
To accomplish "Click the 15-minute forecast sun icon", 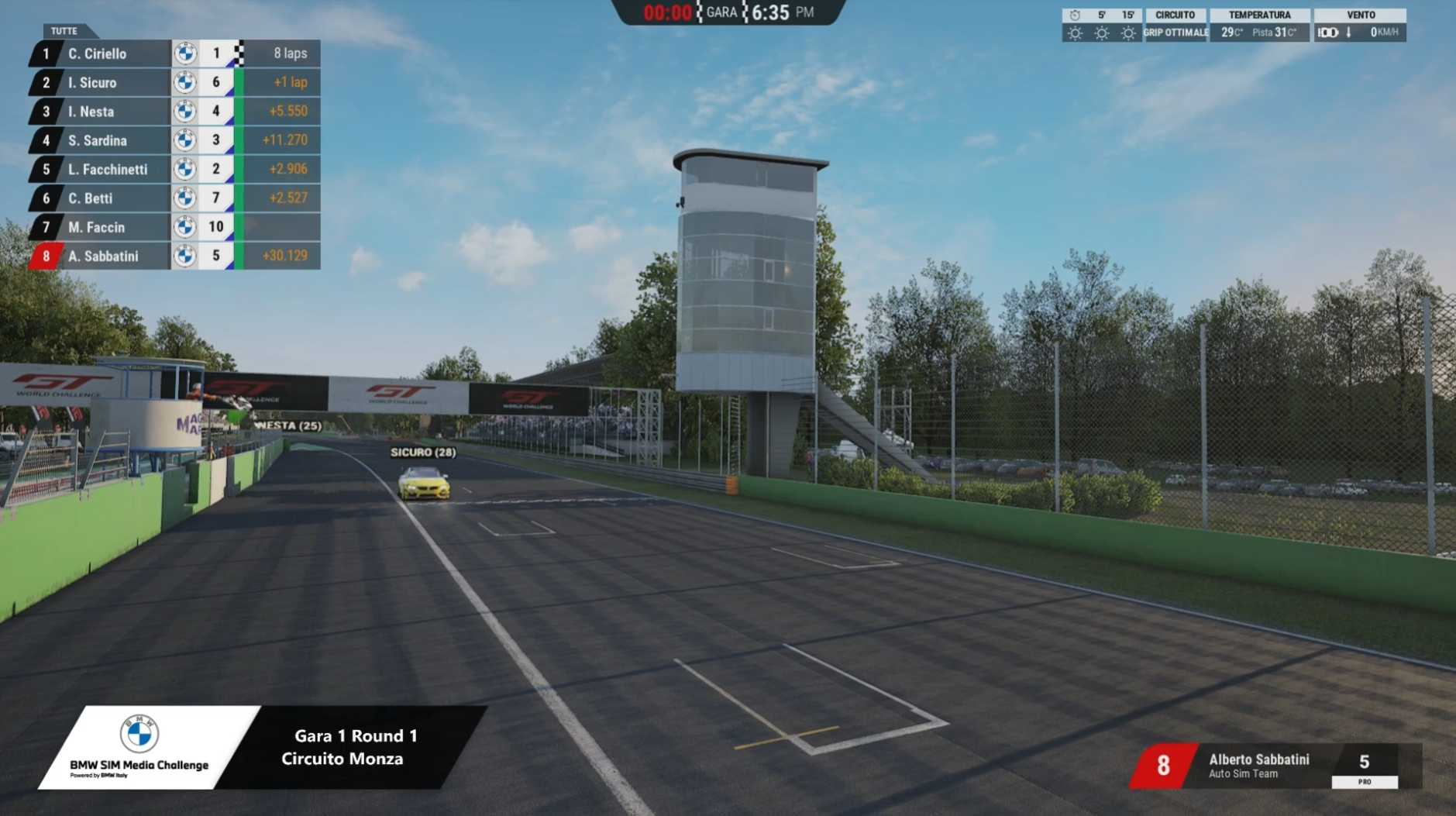I will 1128,32.
